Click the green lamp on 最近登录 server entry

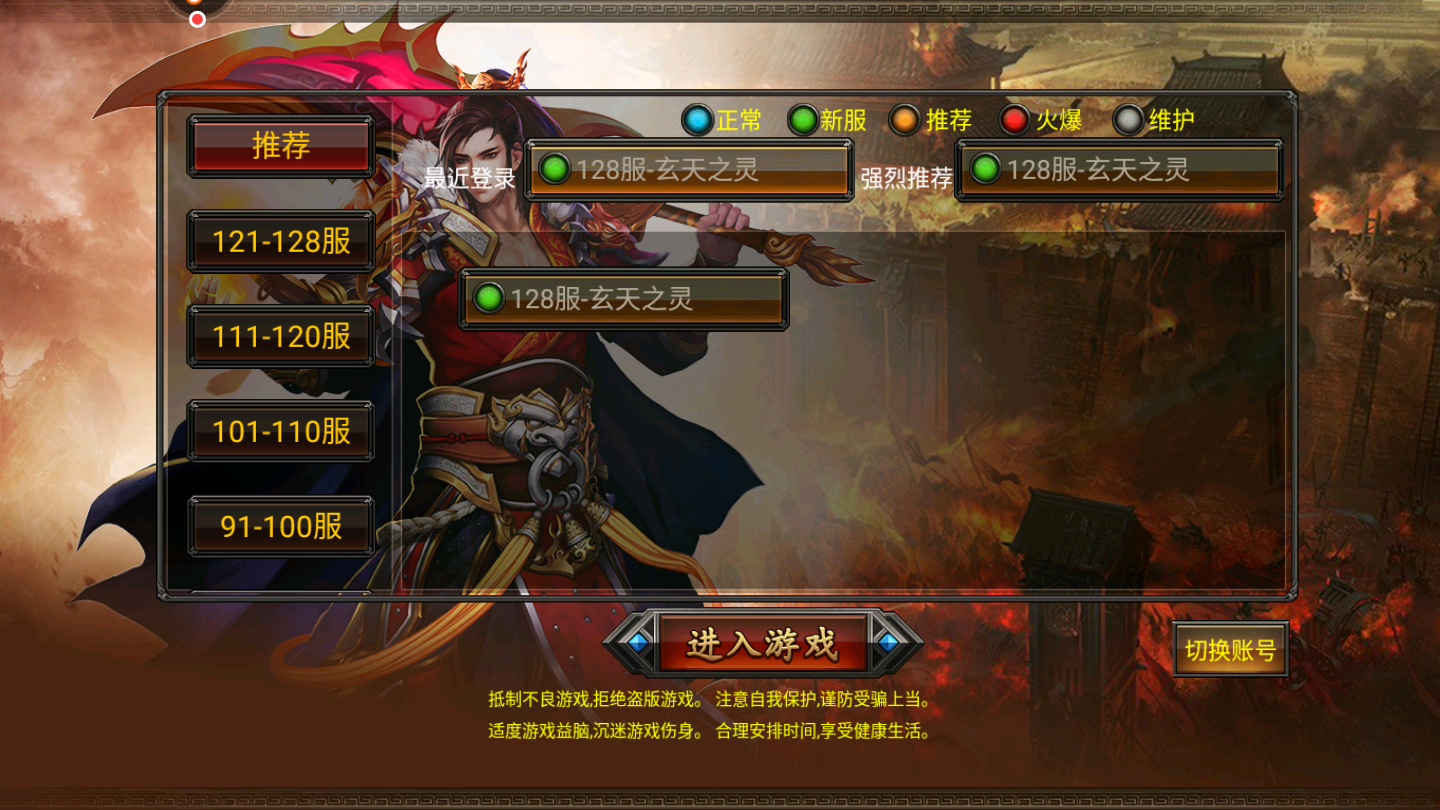(x=557, y=170)
